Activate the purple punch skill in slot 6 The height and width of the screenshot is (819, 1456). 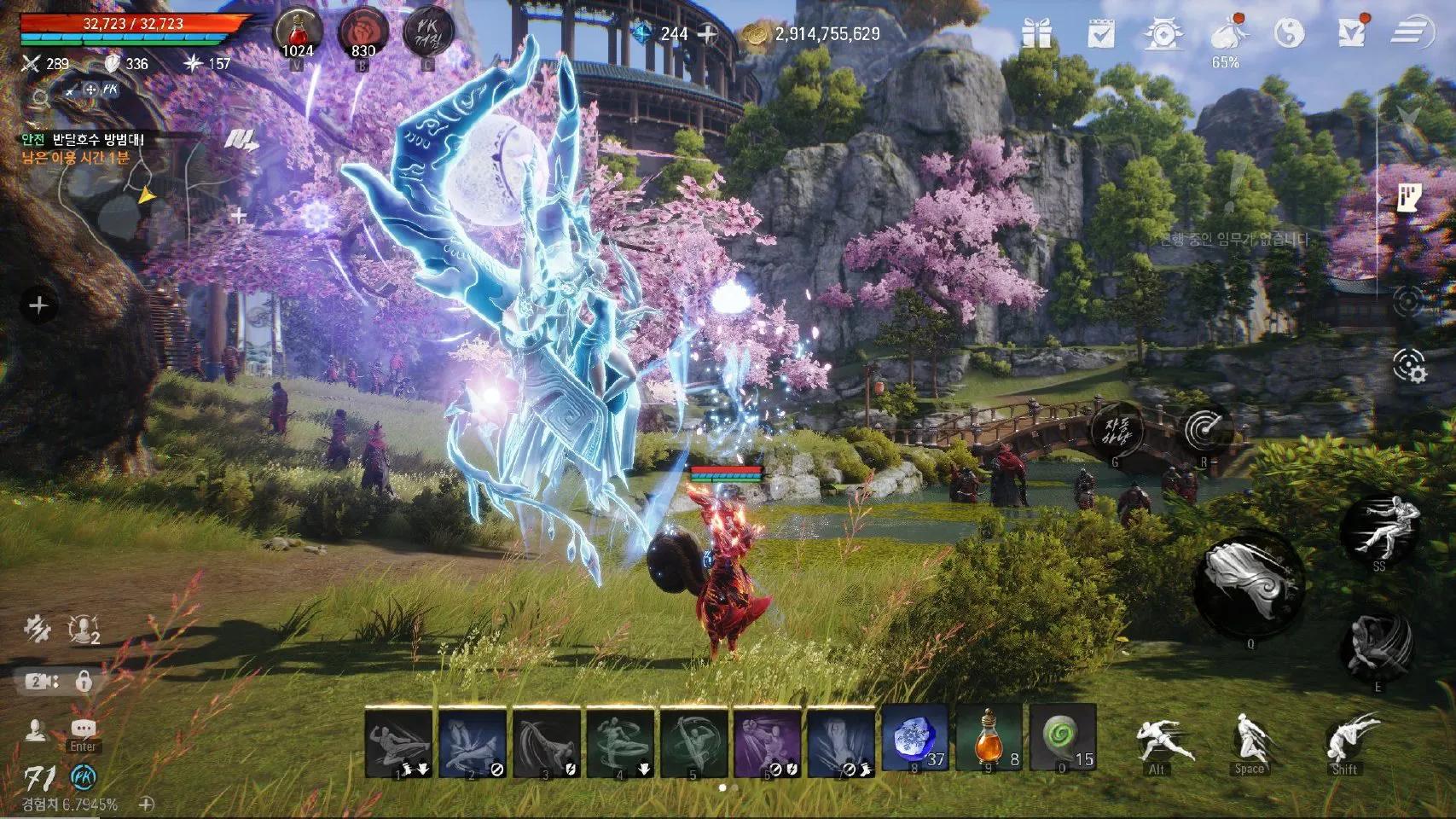[x=767, y=742]
